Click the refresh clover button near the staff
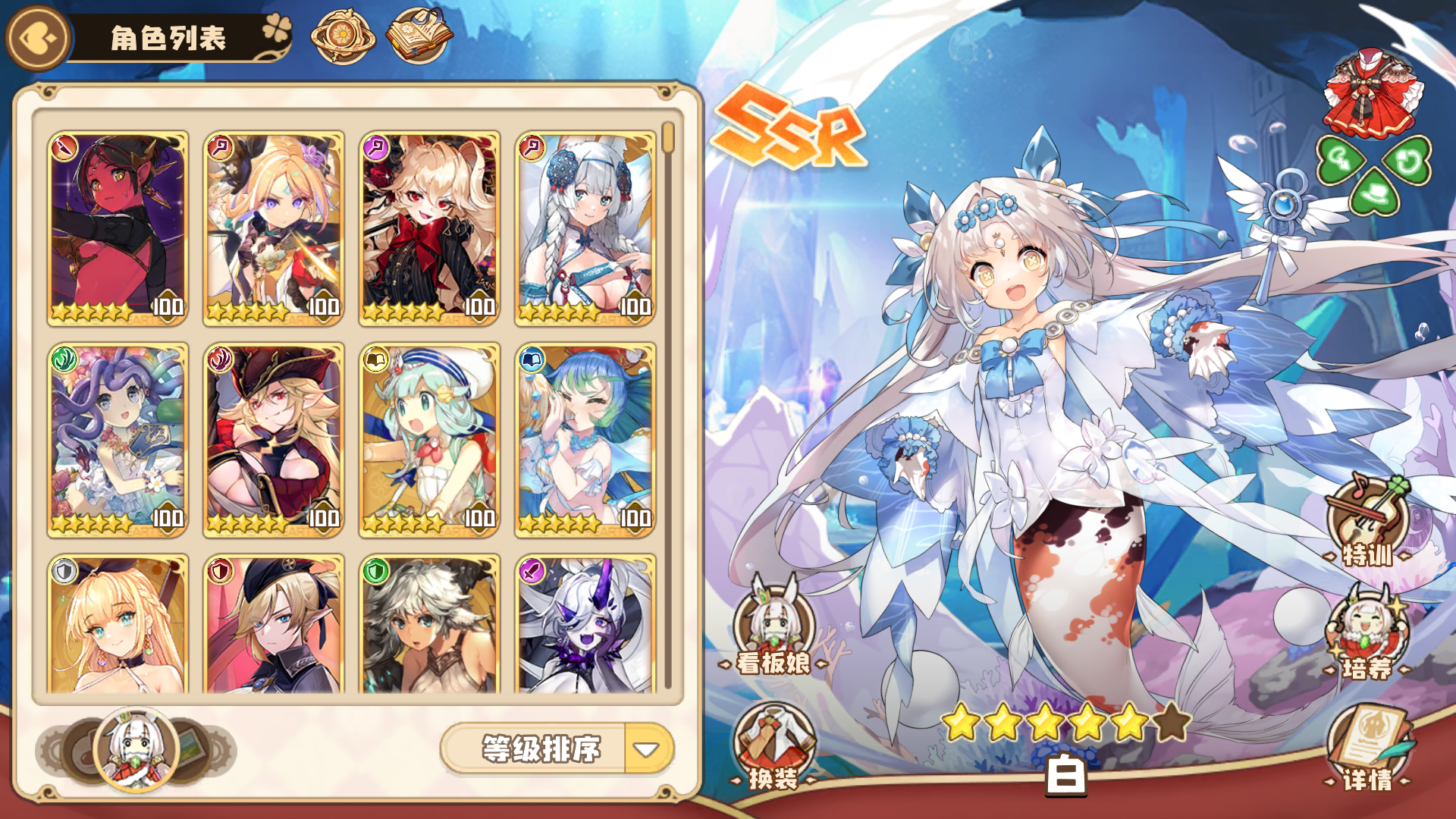The height and width of the screenshot is (819, 1456). 1406,161
